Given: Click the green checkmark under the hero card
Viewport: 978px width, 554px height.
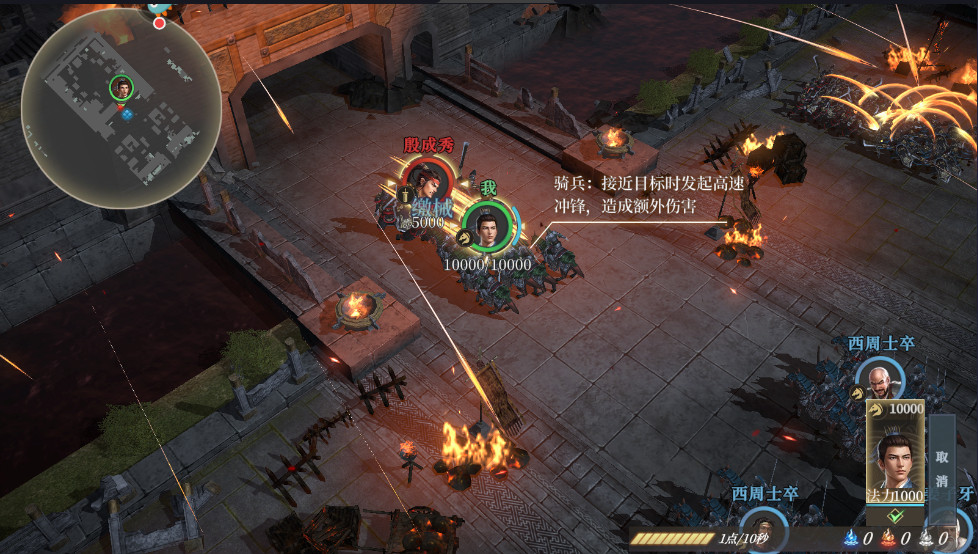Looking at the screenshot, I should 895,516.
